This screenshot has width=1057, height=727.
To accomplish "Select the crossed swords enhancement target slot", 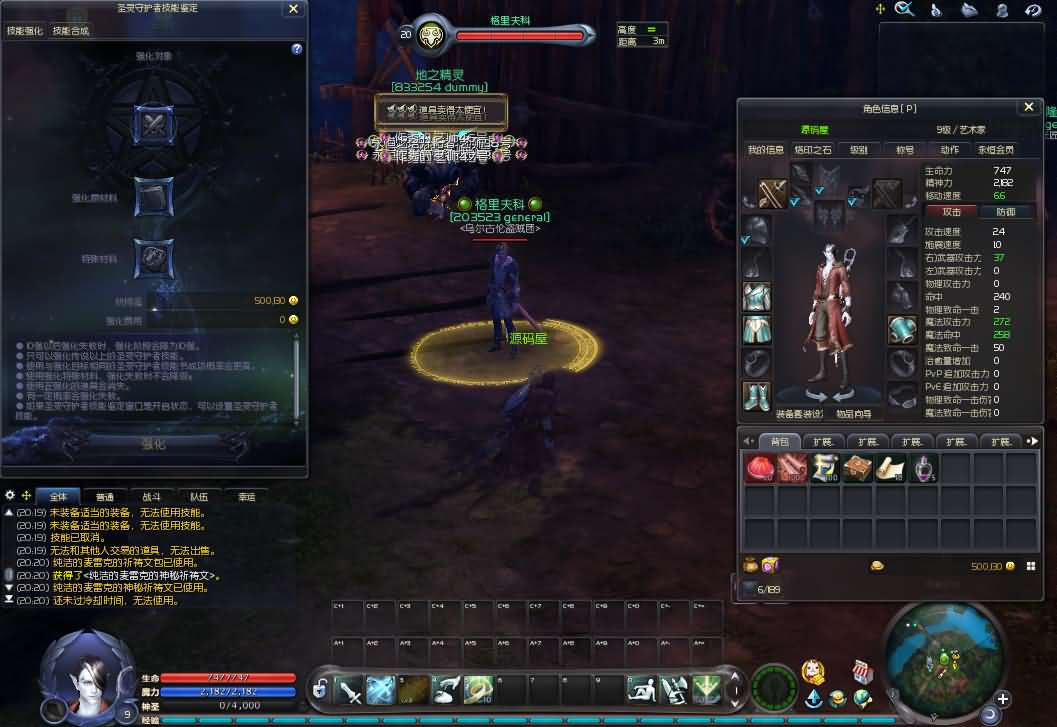I will point(153,125).
